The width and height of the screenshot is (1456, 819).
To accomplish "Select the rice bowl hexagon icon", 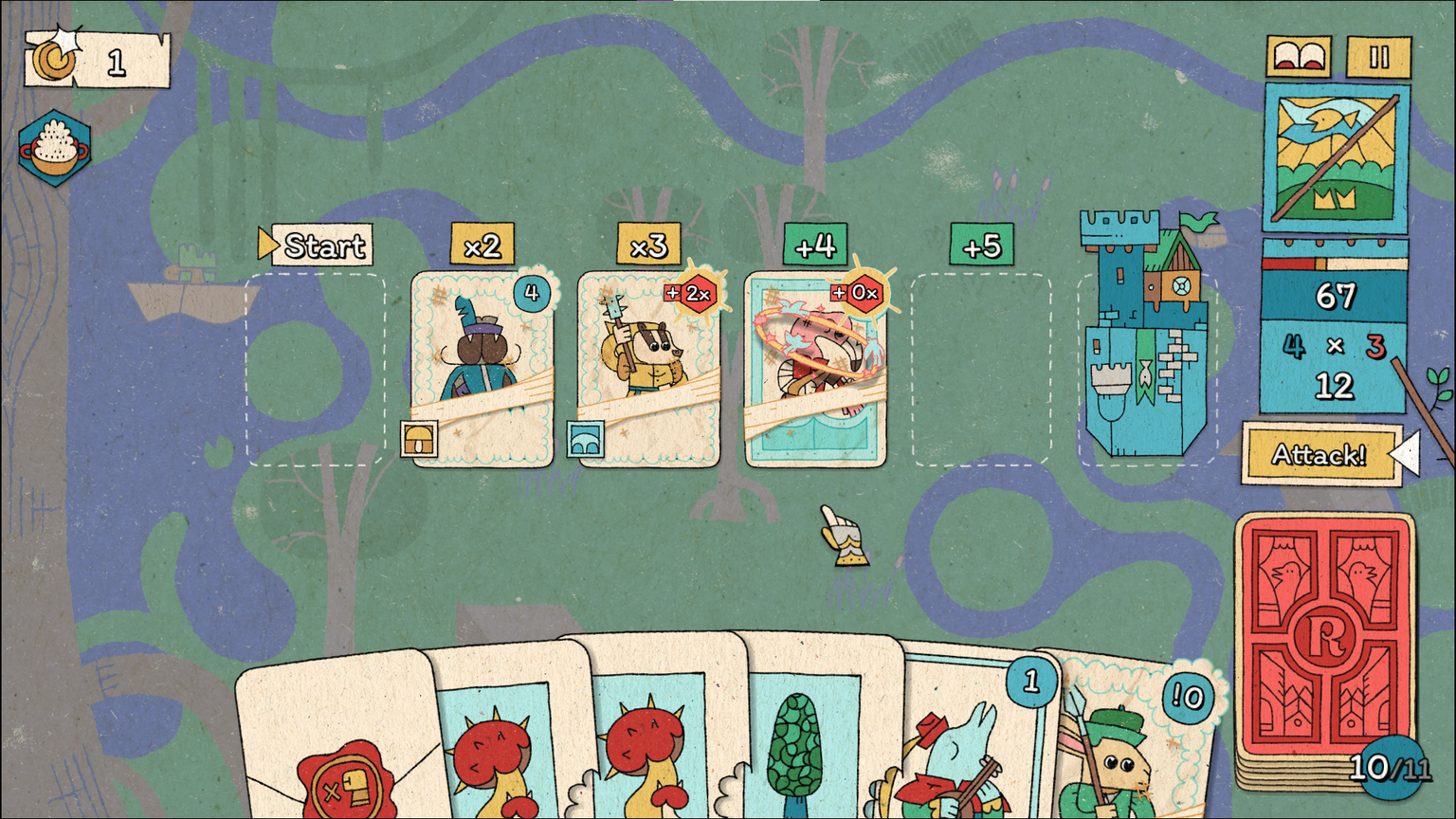I will [x=55, y=149].
